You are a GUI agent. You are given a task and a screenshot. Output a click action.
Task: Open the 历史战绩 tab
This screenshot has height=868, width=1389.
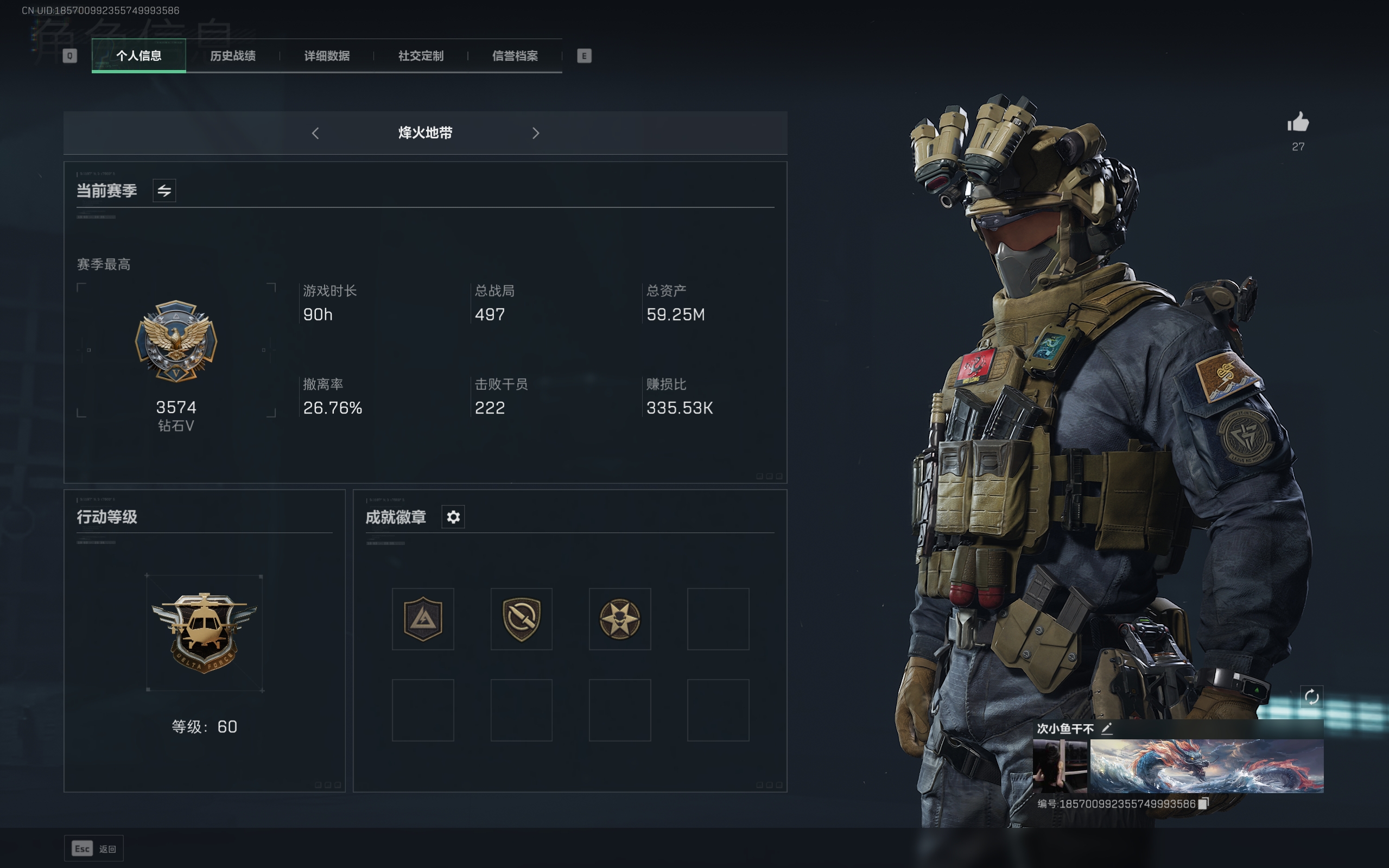tap(232, 56)
